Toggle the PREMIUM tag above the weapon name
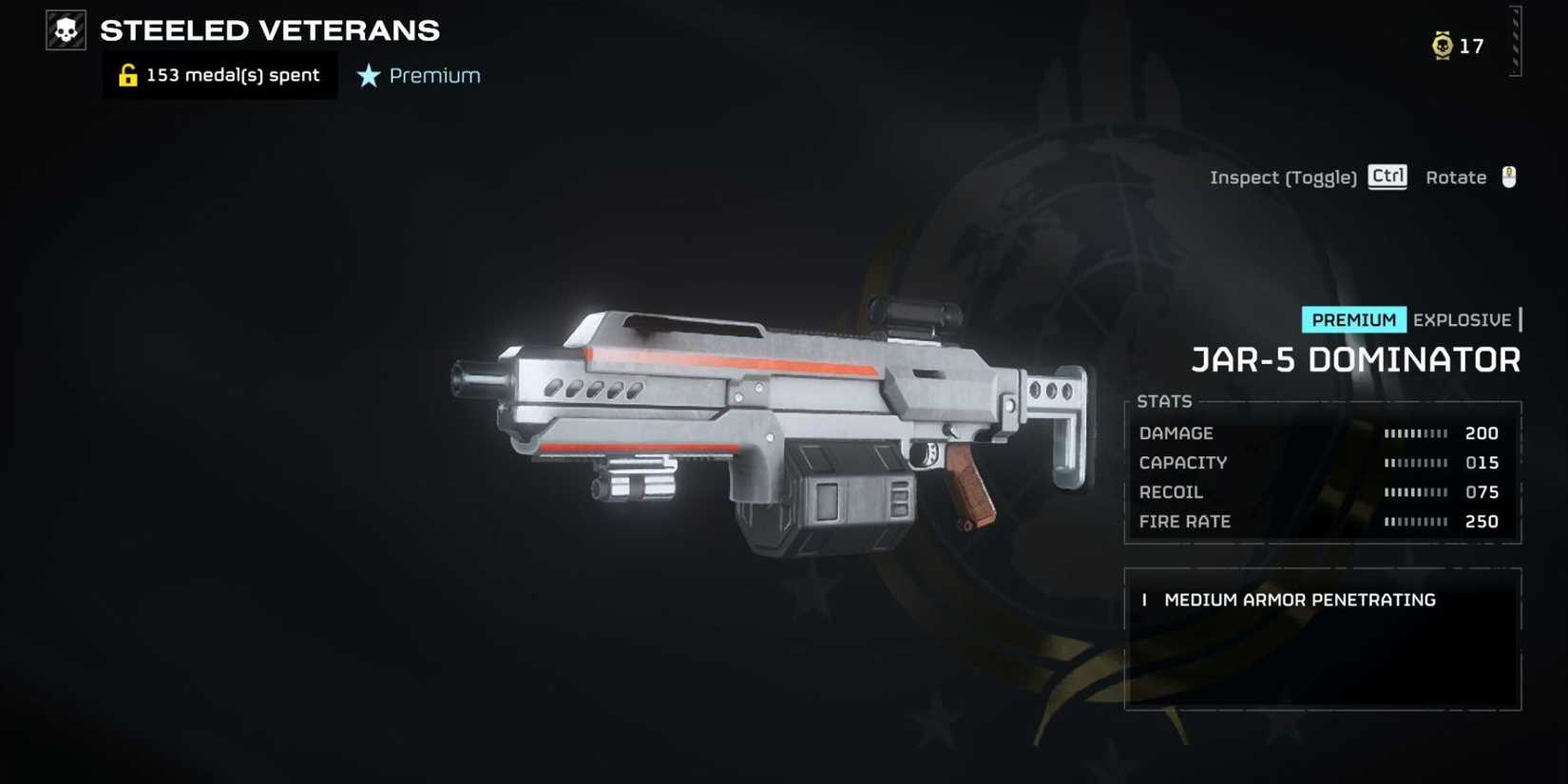 pyautogui.click(x=1353, y=319)
